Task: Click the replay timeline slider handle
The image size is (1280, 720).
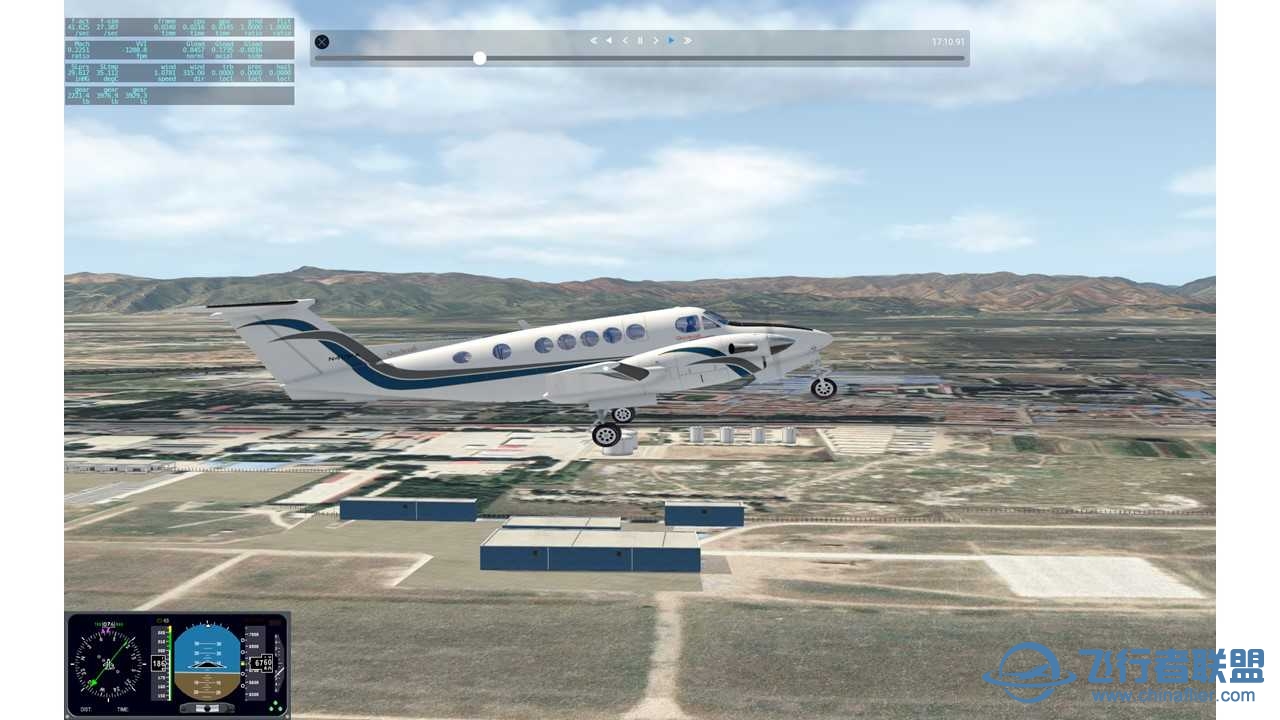Action: [480, 58]
